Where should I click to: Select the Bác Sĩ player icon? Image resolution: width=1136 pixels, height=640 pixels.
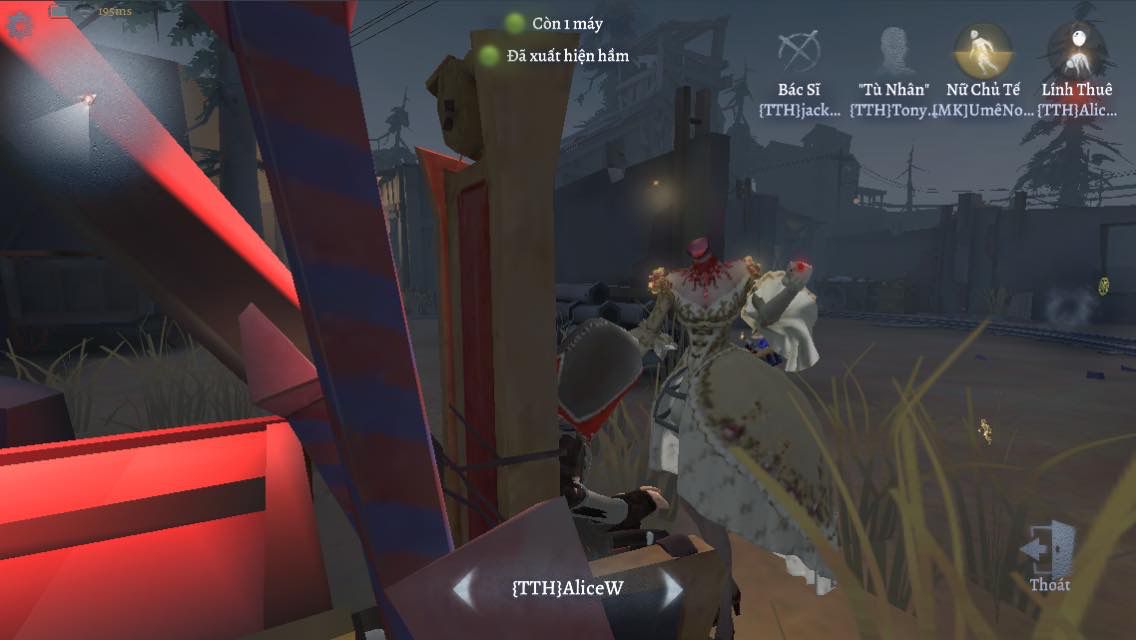tap(799, 50)
